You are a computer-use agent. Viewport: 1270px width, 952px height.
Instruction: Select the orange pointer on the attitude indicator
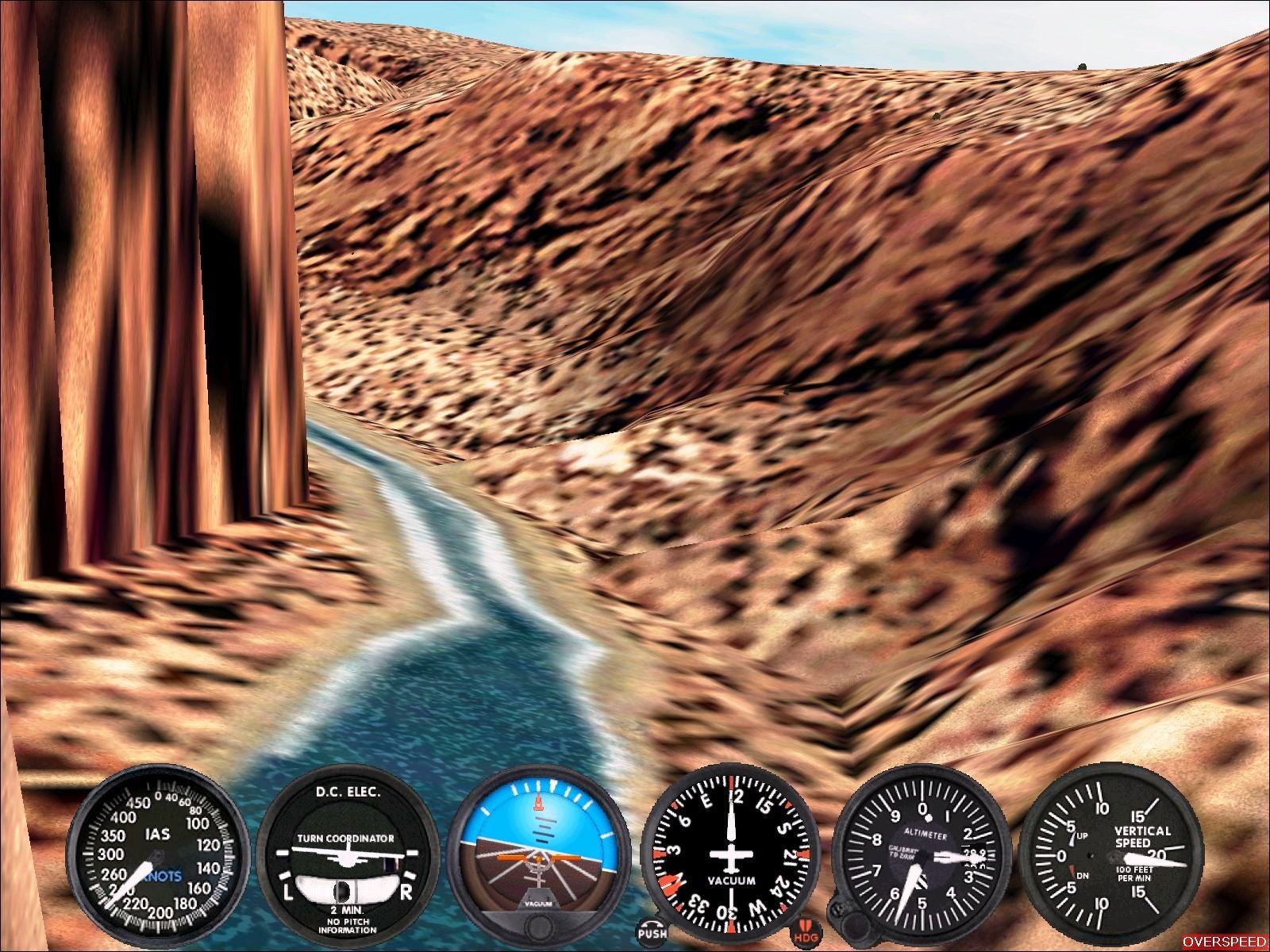(x=540, y=804)
